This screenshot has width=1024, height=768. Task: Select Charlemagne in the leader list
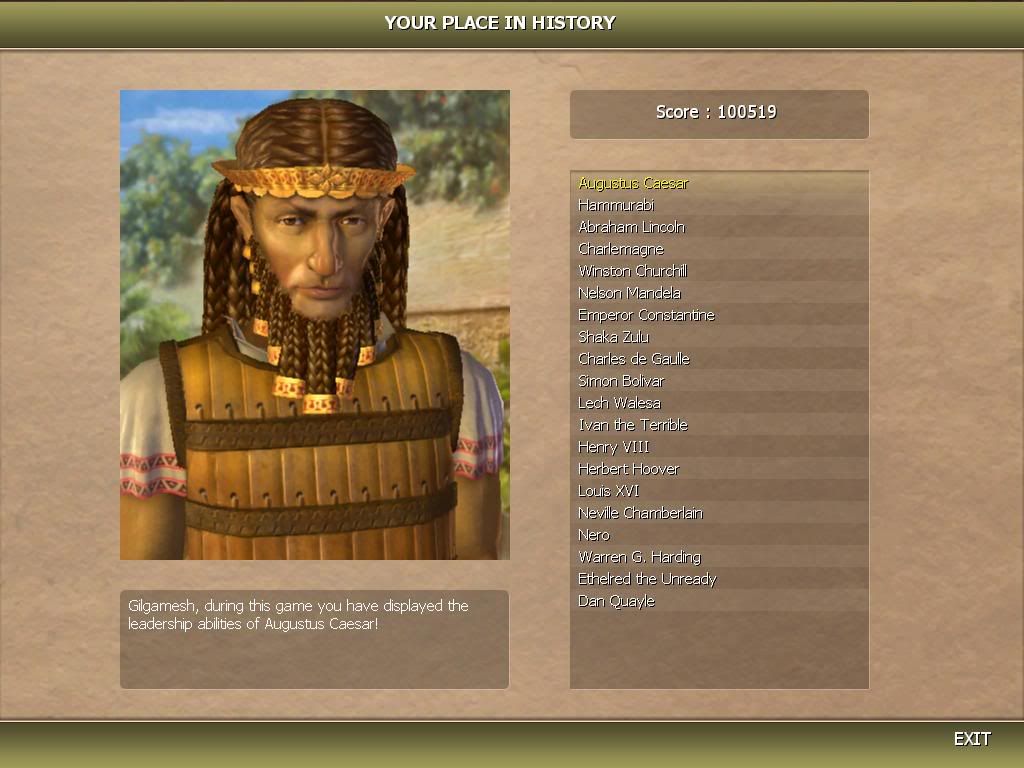click(621, 249)
